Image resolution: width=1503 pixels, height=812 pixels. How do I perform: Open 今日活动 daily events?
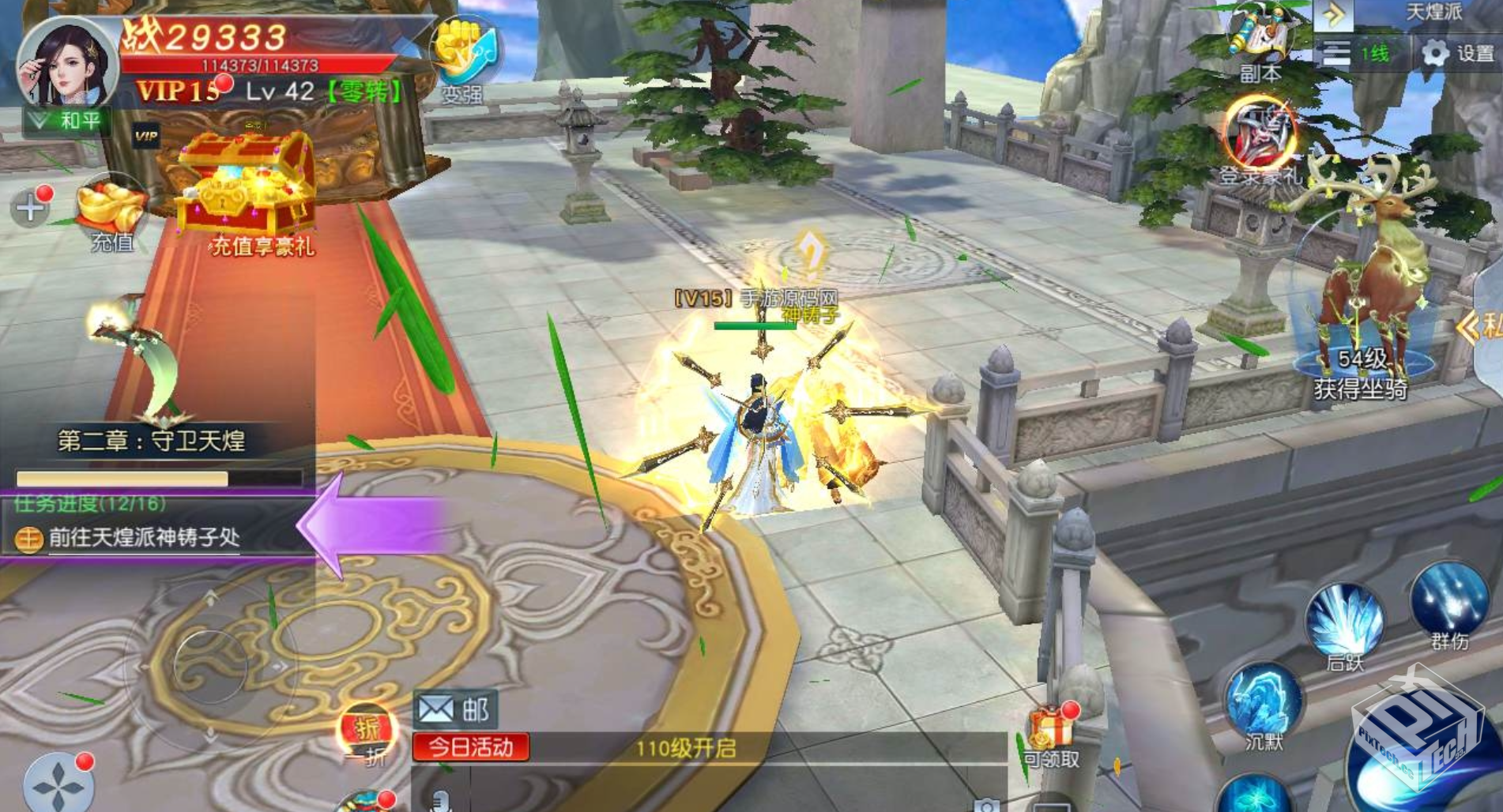(x=471, y=746)
